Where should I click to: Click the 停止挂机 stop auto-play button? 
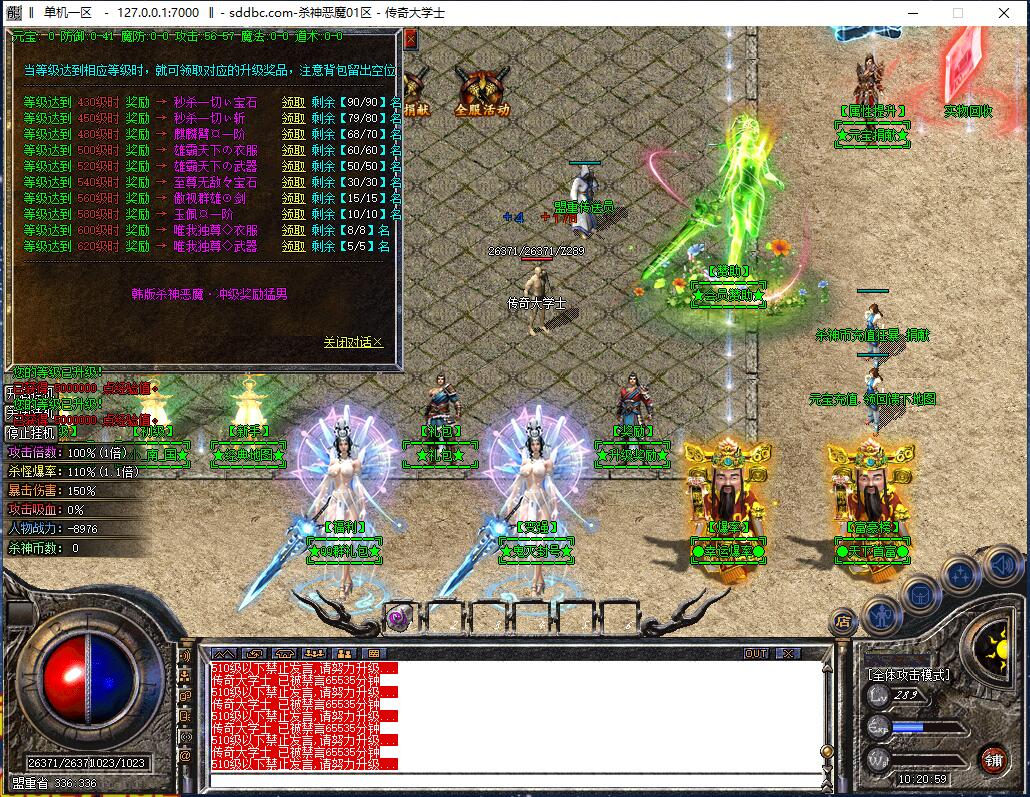coord(28,434)
